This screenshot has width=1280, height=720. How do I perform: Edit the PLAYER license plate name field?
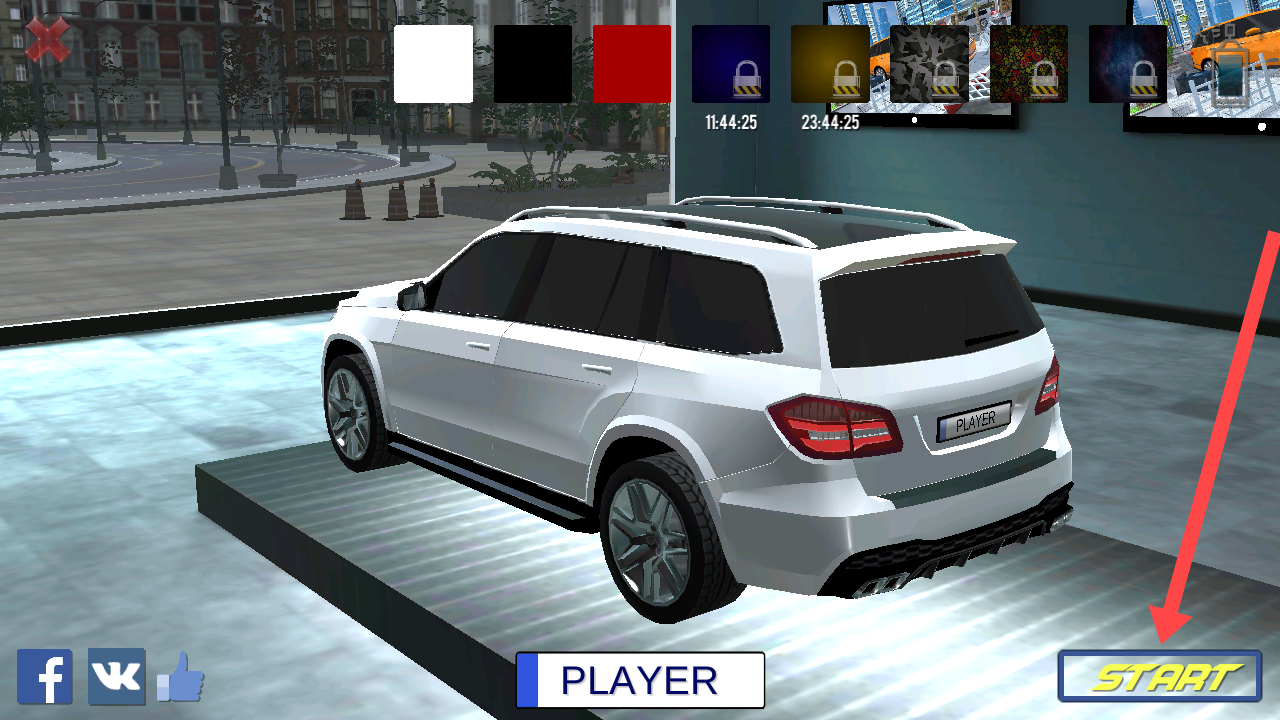[640, 680]
